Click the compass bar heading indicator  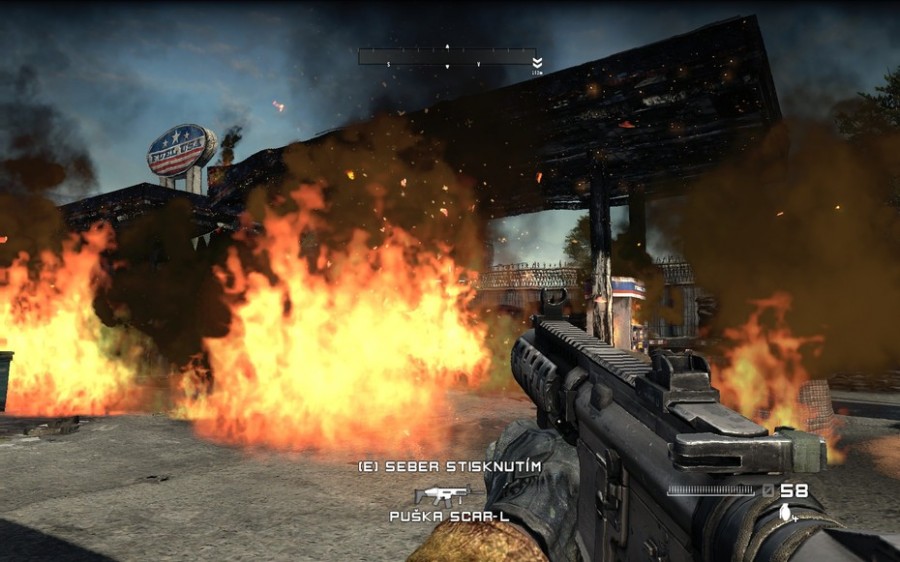pos(447,57)
